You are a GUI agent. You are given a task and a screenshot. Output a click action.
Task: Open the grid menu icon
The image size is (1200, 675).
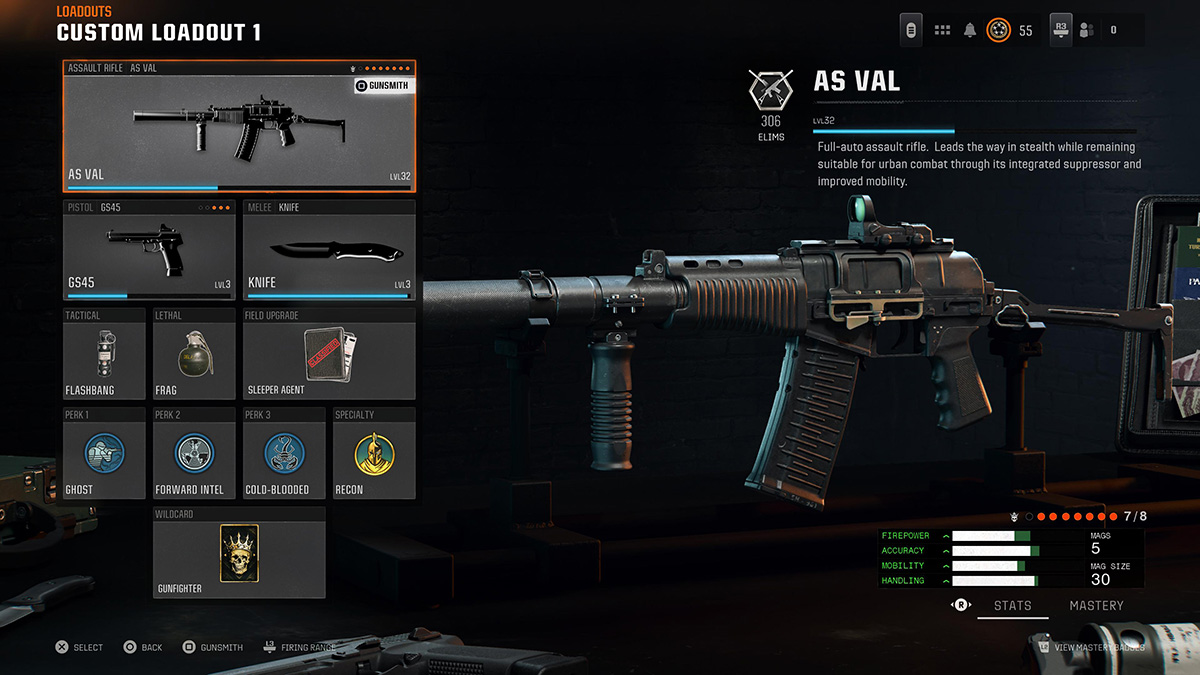pyautogui.click(x=942, y=30)
